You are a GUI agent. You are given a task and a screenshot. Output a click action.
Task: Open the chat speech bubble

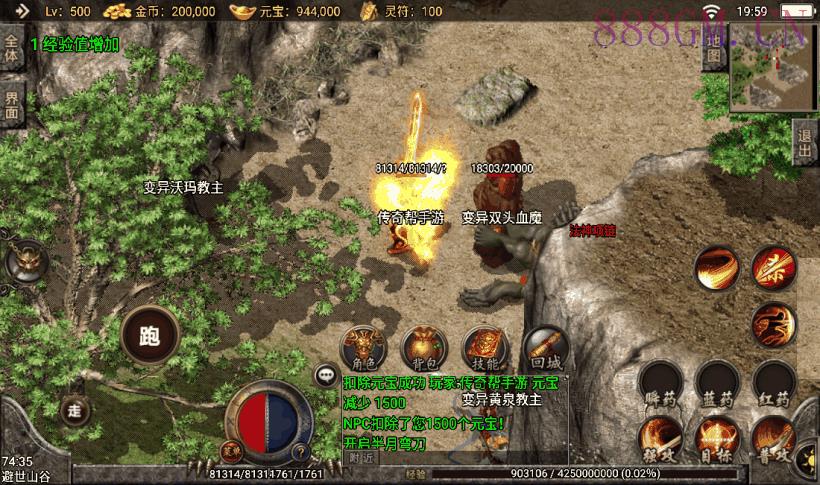pos(325,376)
